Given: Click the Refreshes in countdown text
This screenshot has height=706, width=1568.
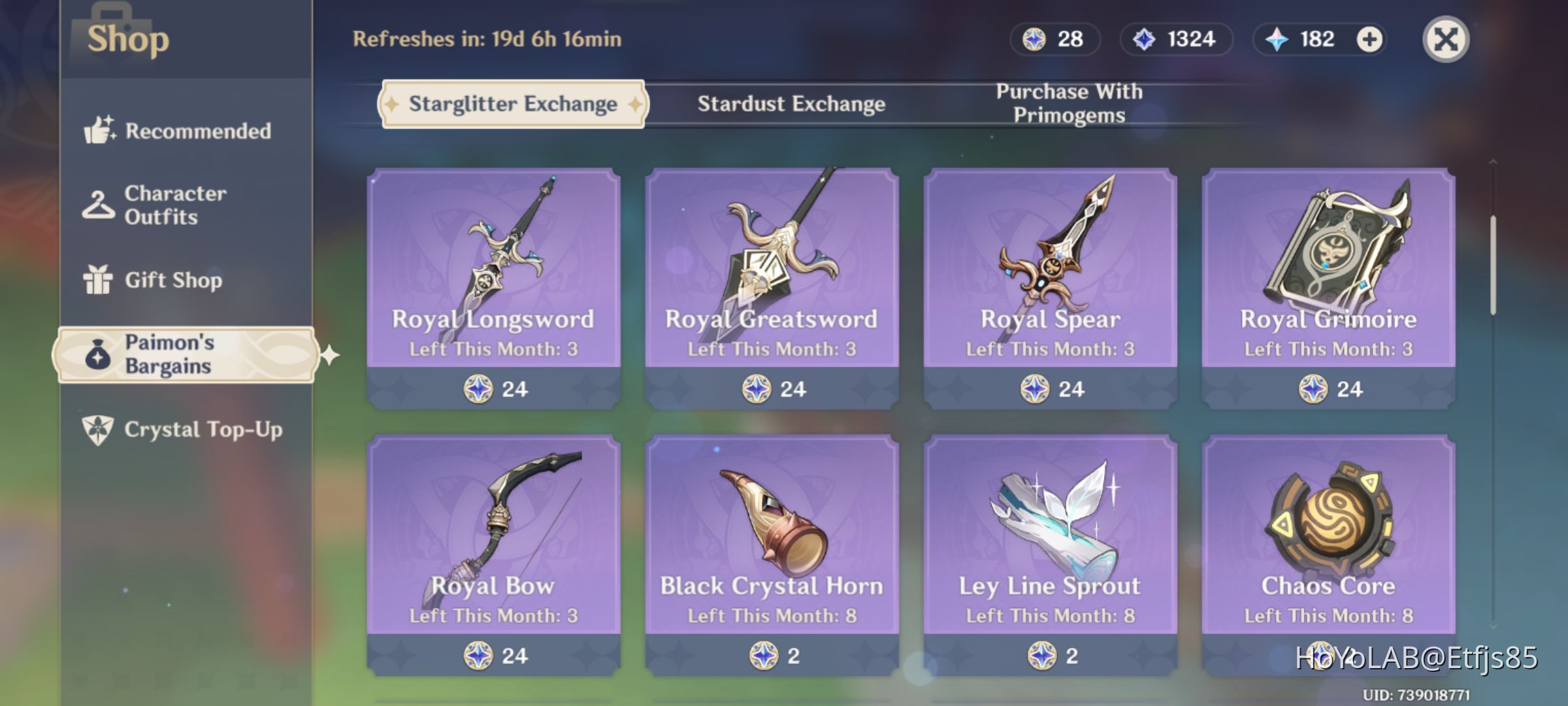Looking at the screenshot, I should click(485, 39).
